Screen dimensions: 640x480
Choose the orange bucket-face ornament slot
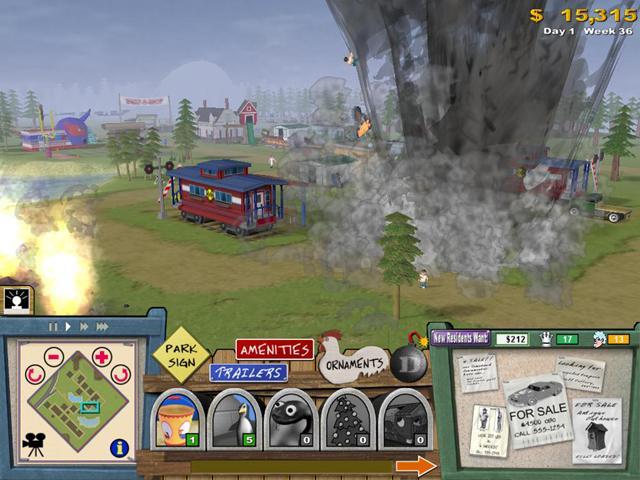tap(178, 420)
